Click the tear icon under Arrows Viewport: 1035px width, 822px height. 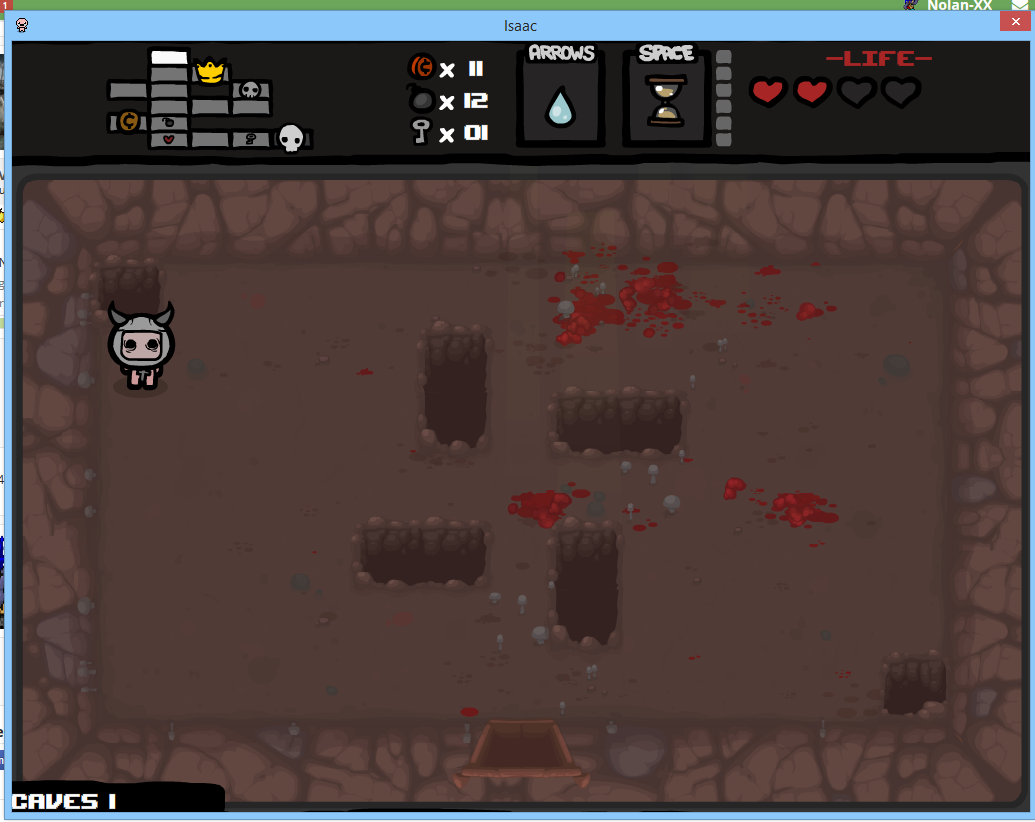pyautogui.click(x=560, y=106)
